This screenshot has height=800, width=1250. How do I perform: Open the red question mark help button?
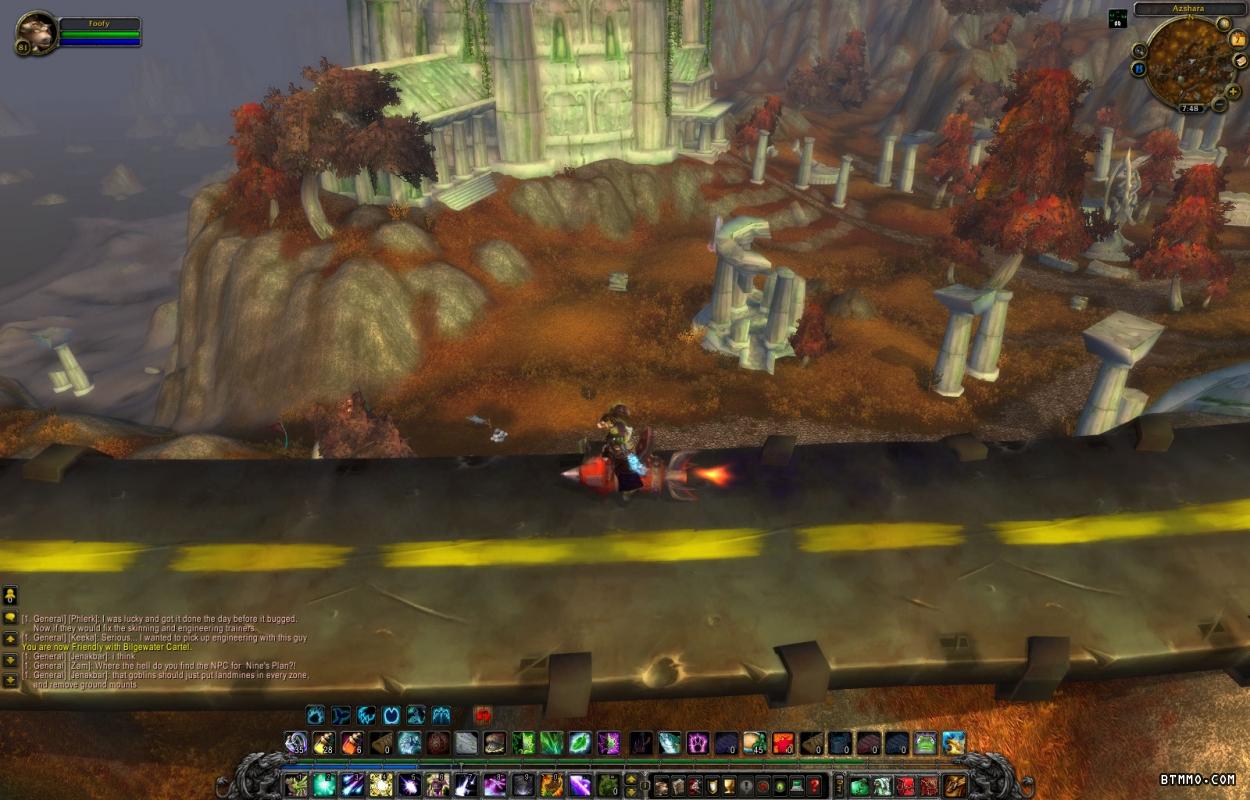(x=815, y=785)
